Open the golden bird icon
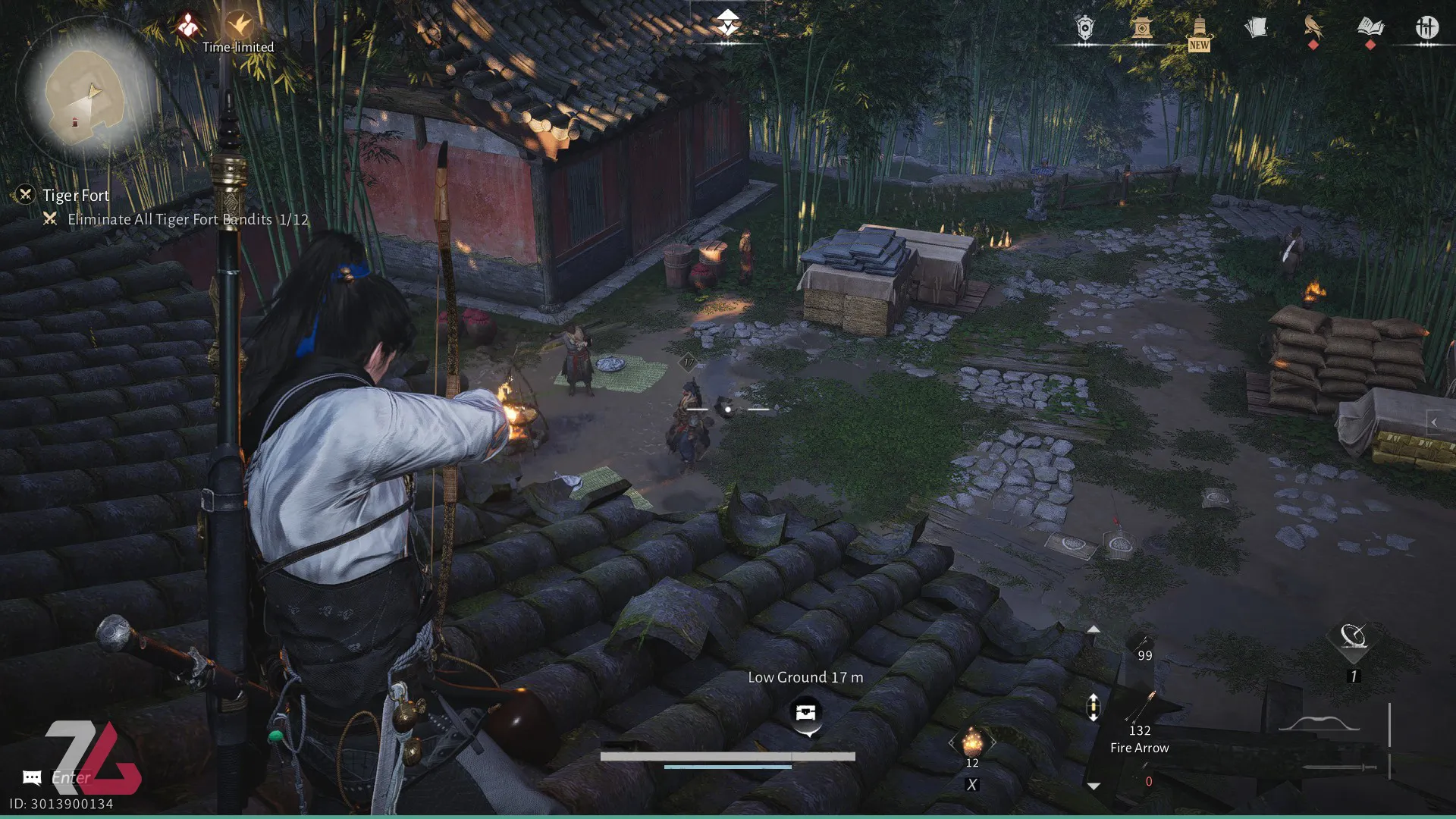1456x819 pixels. click(x=1313, y=28)
